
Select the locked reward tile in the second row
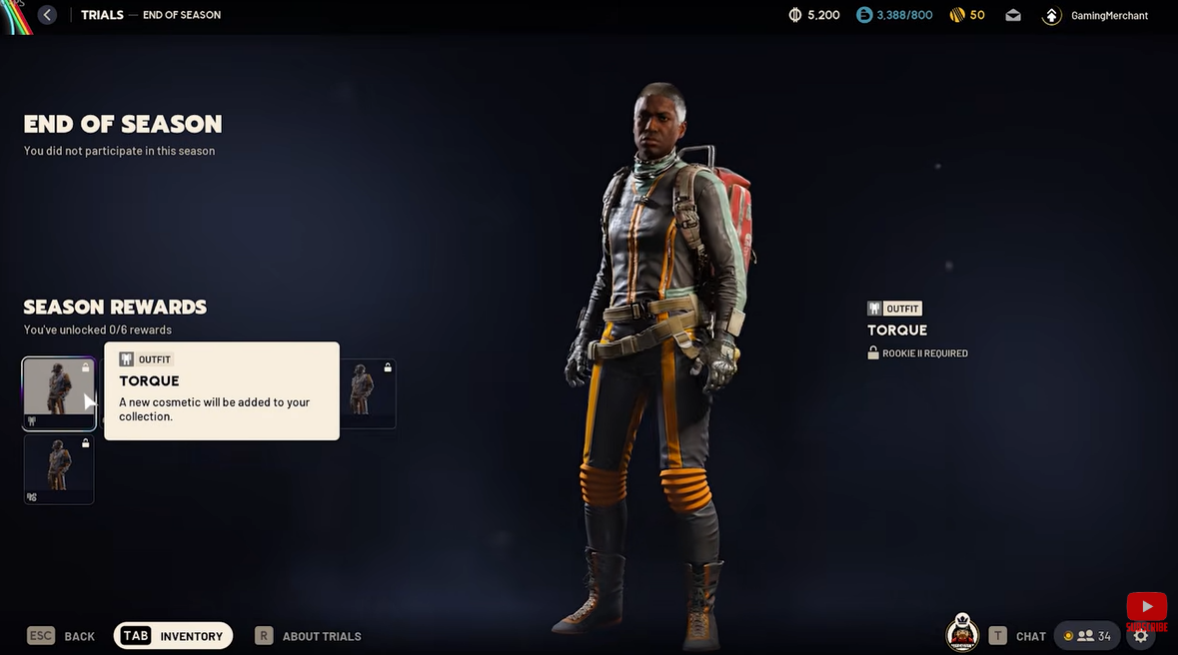[59, 468]
